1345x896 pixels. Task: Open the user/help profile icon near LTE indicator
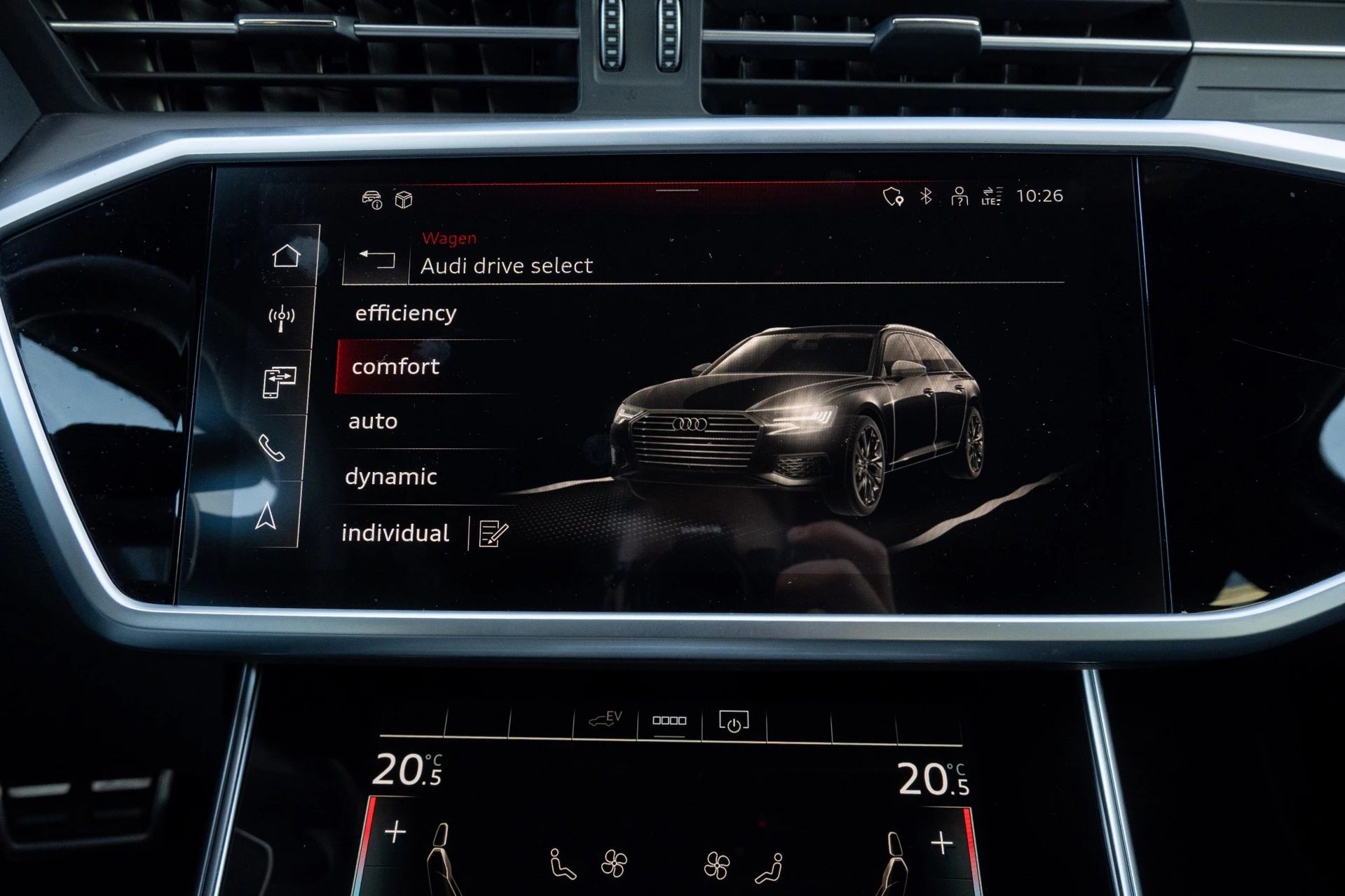[958, 198]
